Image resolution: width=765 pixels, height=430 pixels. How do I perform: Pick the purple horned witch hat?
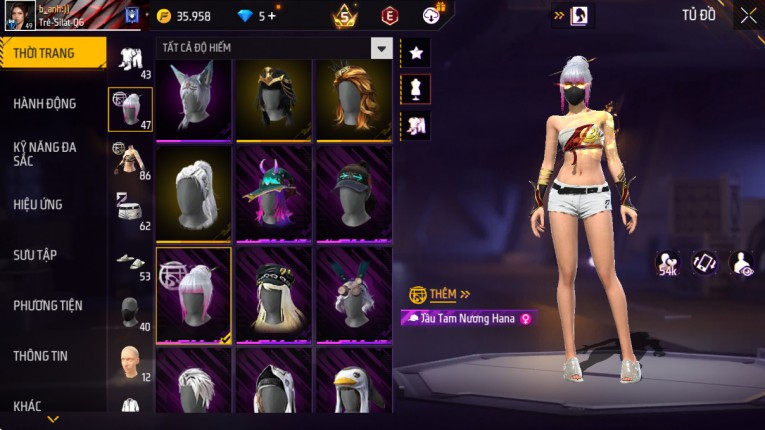coord(274,193)
